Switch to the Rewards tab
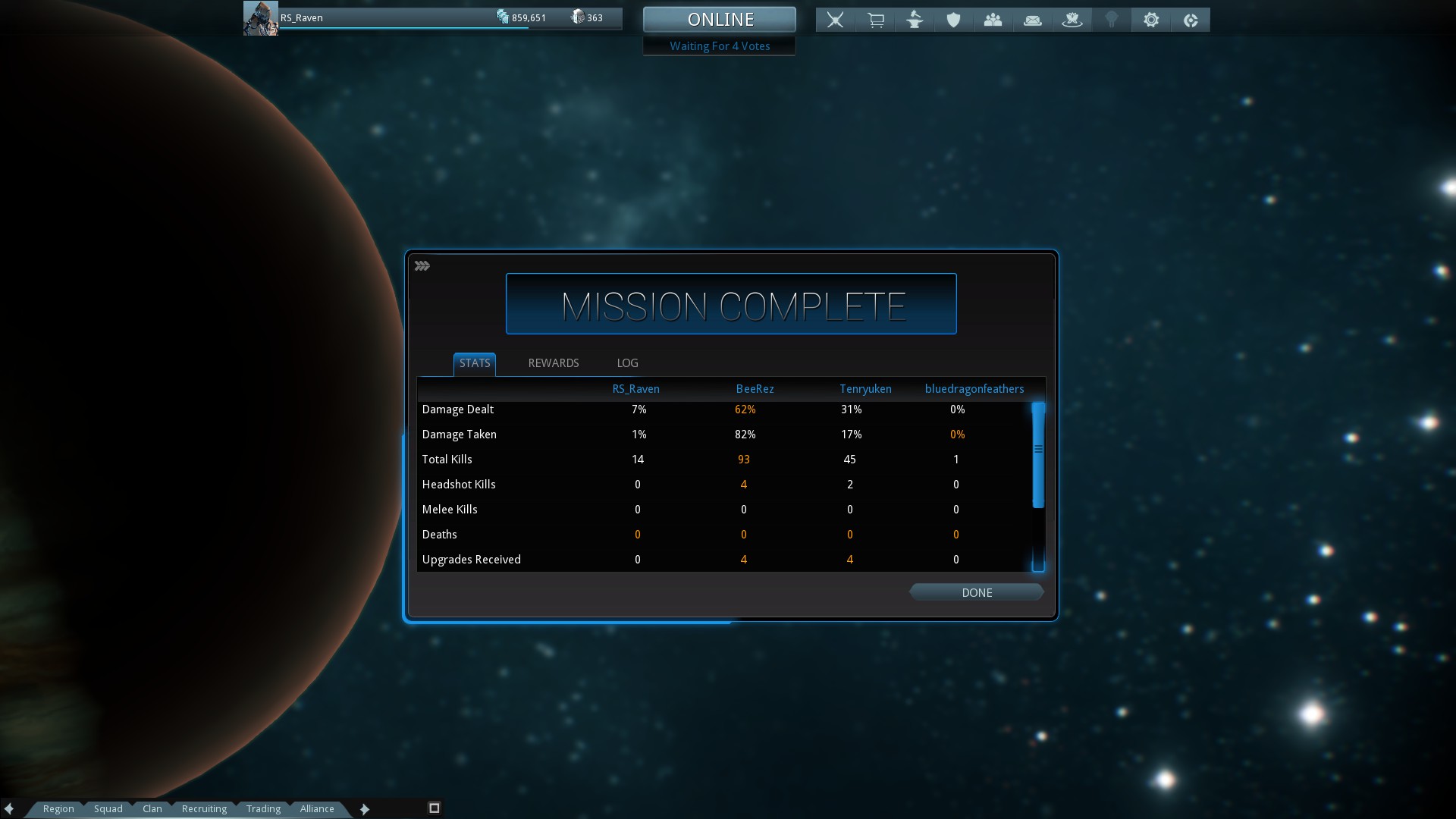1456x819 pixels. tap(553, 363)
